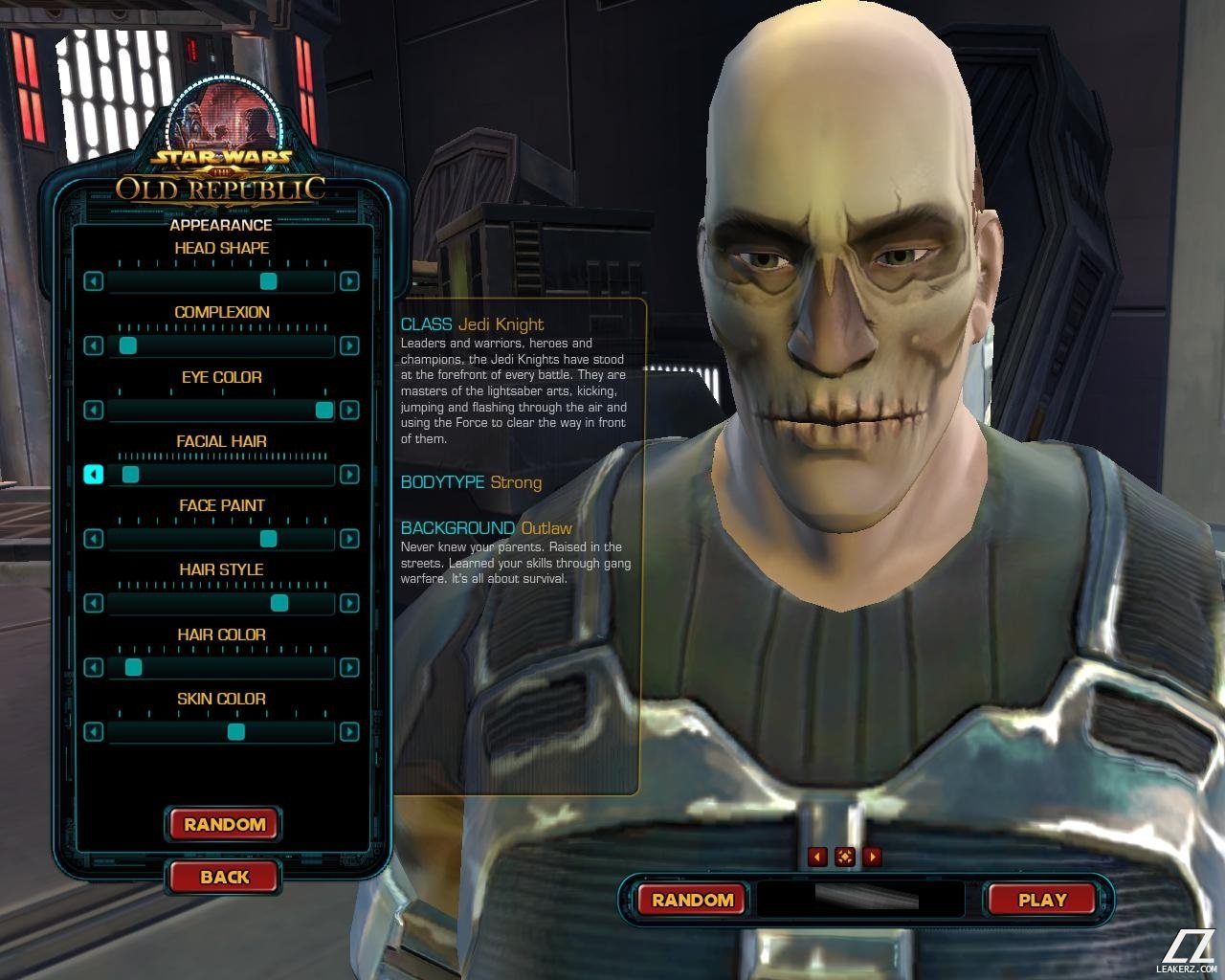This screenshot has width=1225, height=980.
Task: Choose the previous Eye Color
Action: coord(93,411)
